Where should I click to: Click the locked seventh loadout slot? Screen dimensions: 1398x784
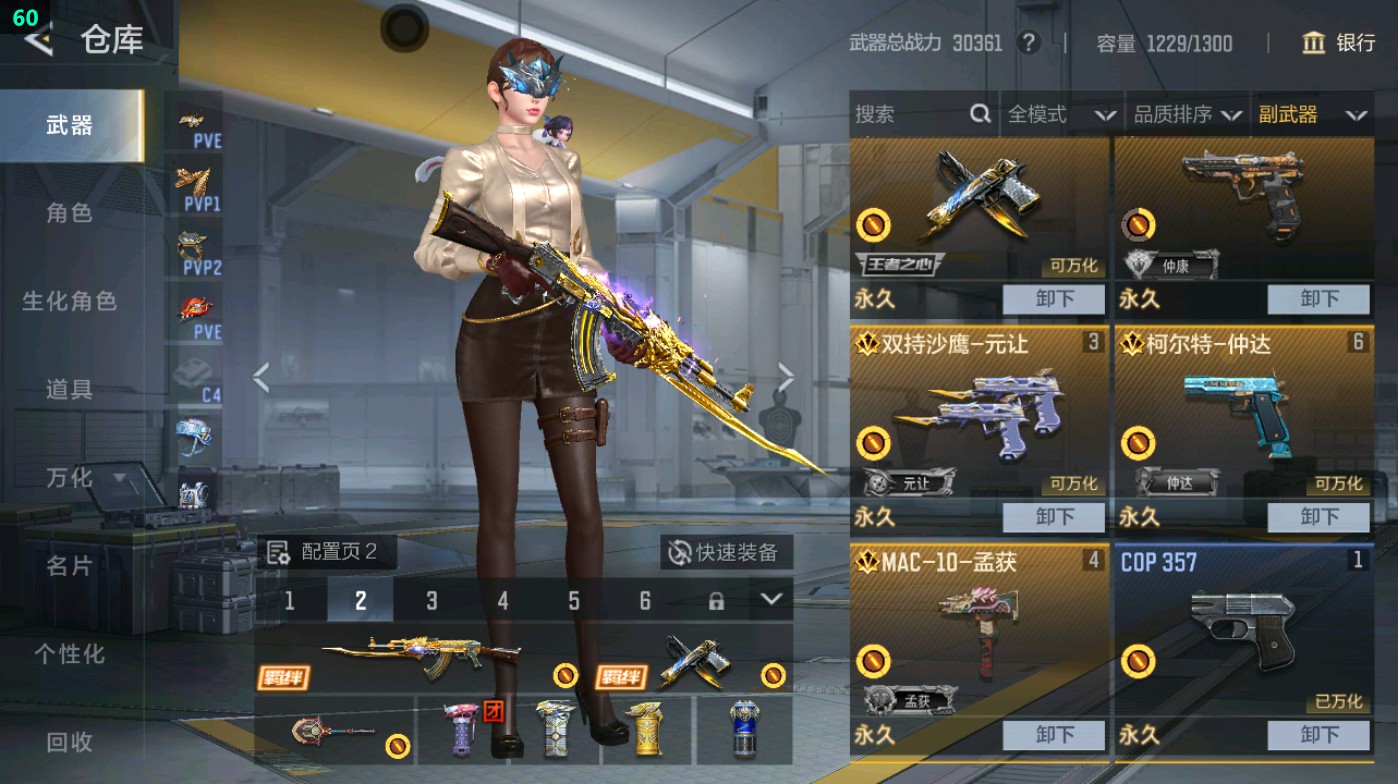point(716,601)
